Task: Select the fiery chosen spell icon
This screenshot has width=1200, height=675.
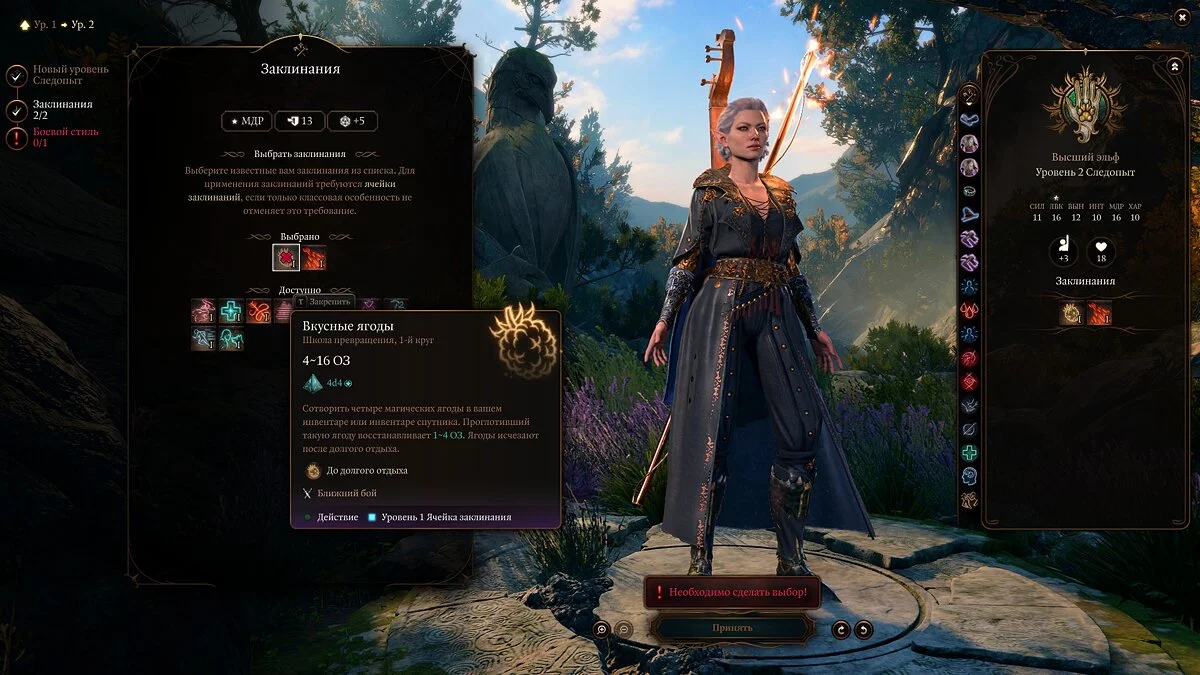Action: [x=314, y=258]
